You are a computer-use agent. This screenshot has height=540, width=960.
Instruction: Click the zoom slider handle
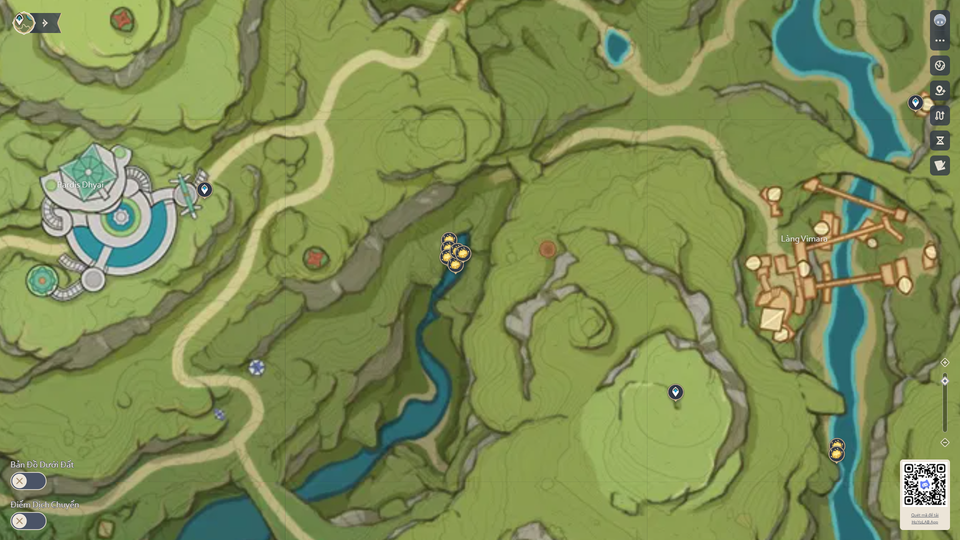coord(945,380)
